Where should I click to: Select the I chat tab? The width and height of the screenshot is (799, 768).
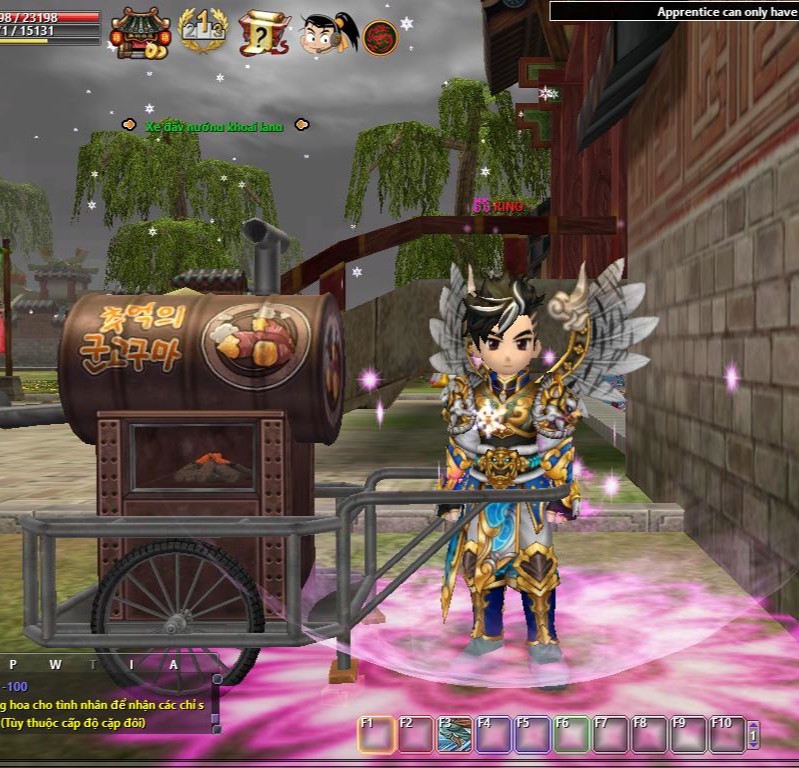[x=133, y=664]
